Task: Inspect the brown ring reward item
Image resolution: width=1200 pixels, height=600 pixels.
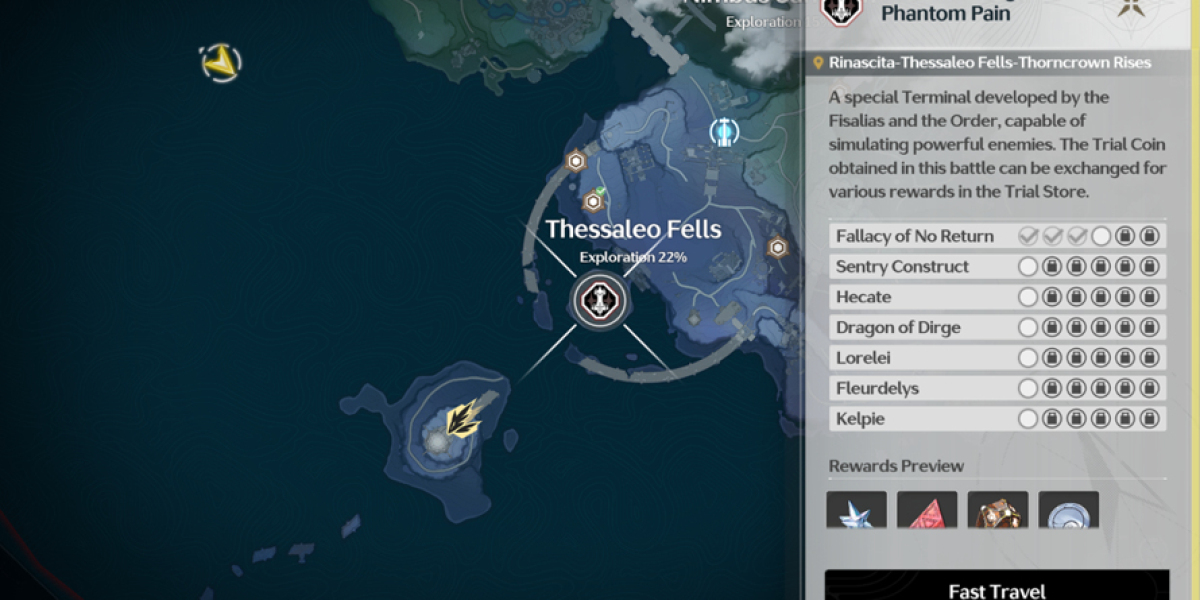Action: 998,511
